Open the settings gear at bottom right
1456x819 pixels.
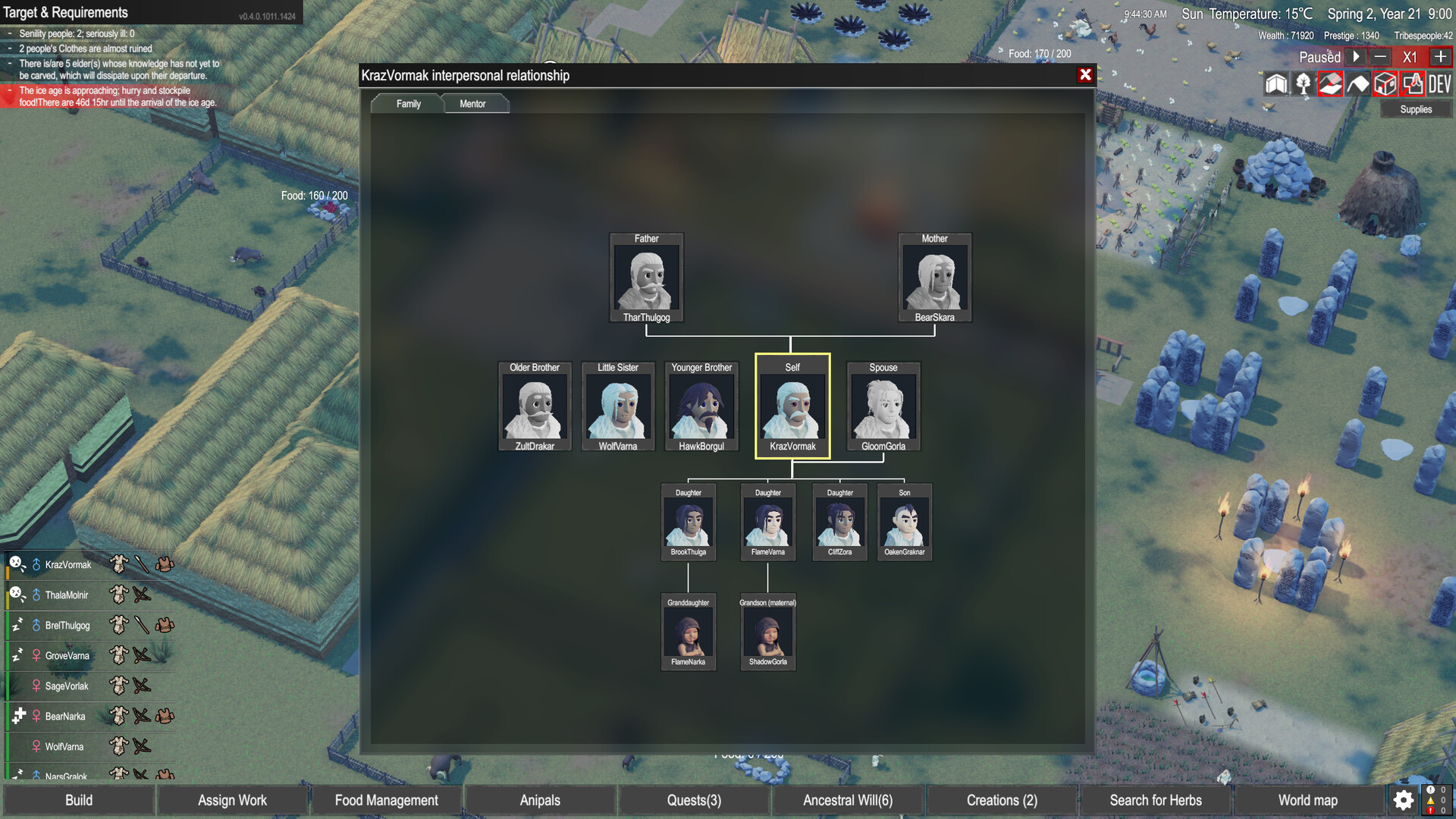(1402, 800)
